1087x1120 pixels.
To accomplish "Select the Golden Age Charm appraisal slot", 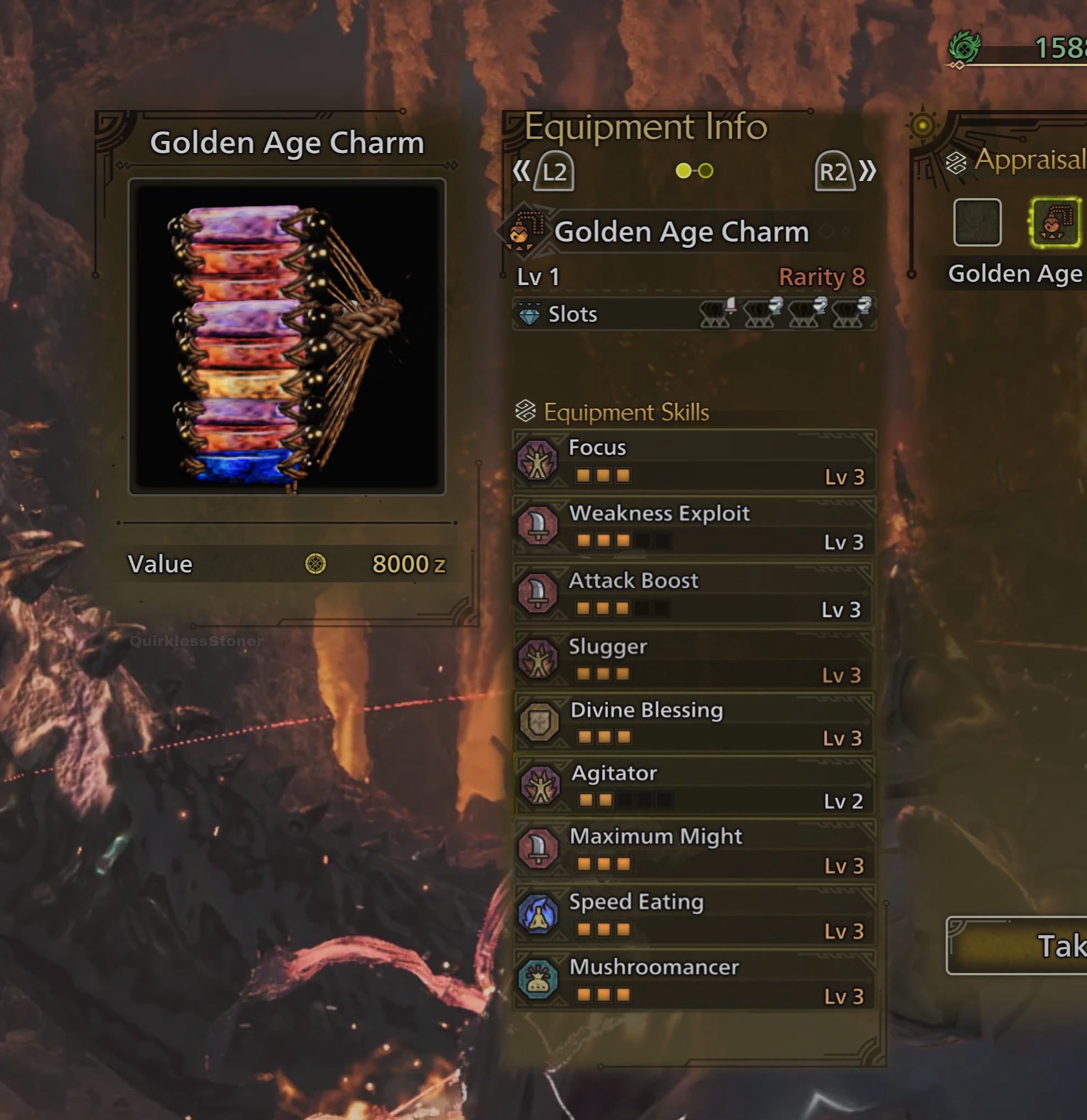I will click(1055, 223).
